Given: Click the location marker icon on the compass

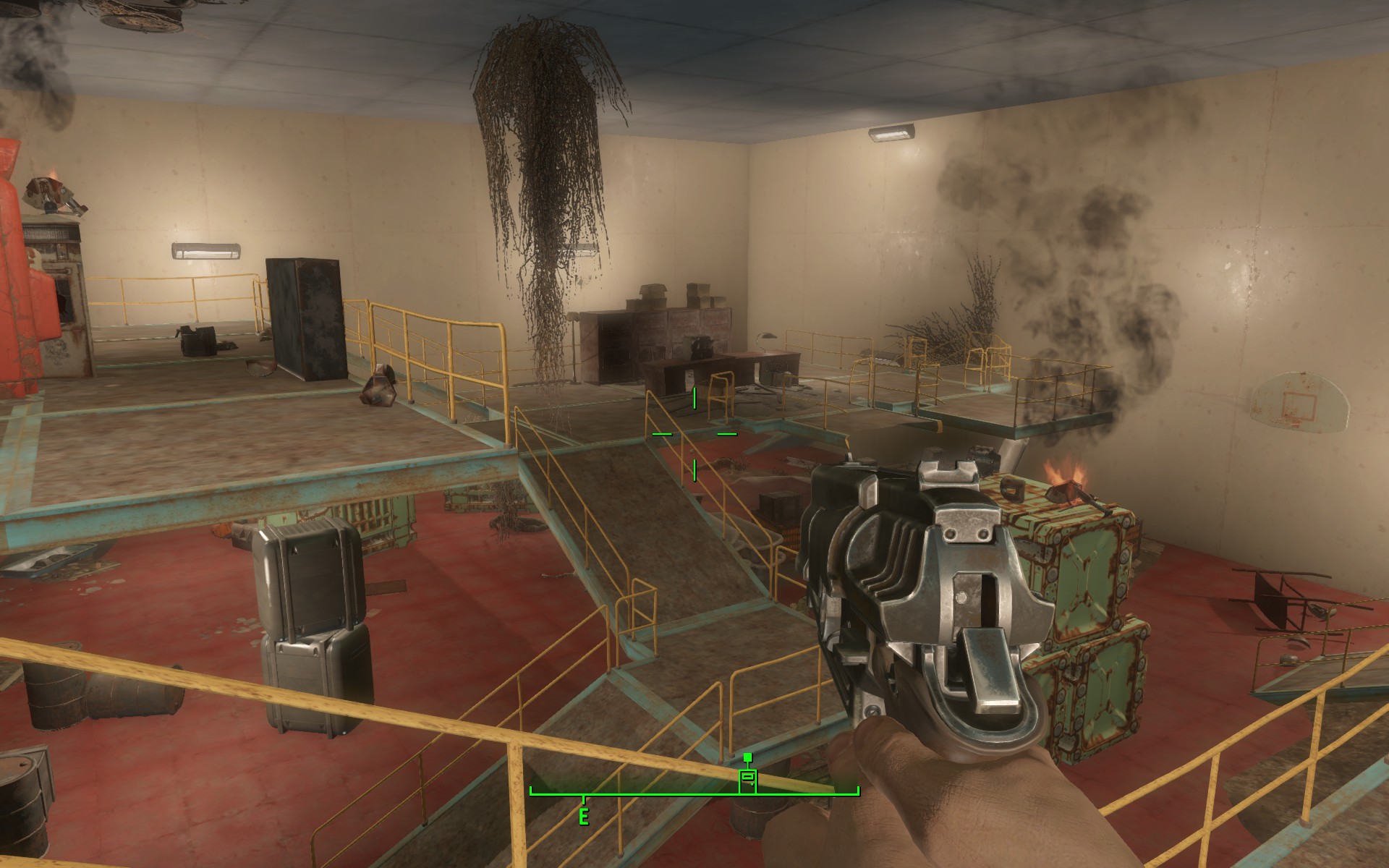Looking at the screenshot, I should (747, 779).
